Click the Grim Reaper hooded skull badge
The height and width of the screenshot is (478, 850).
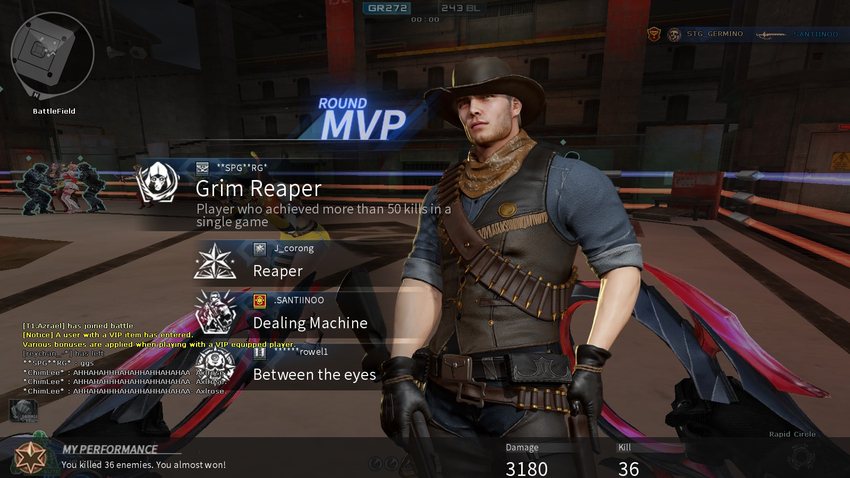point(158,183)
